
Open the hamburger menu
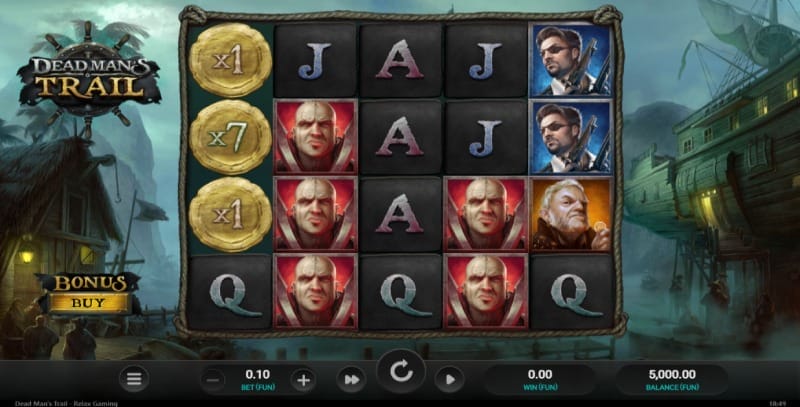(134, 379)
